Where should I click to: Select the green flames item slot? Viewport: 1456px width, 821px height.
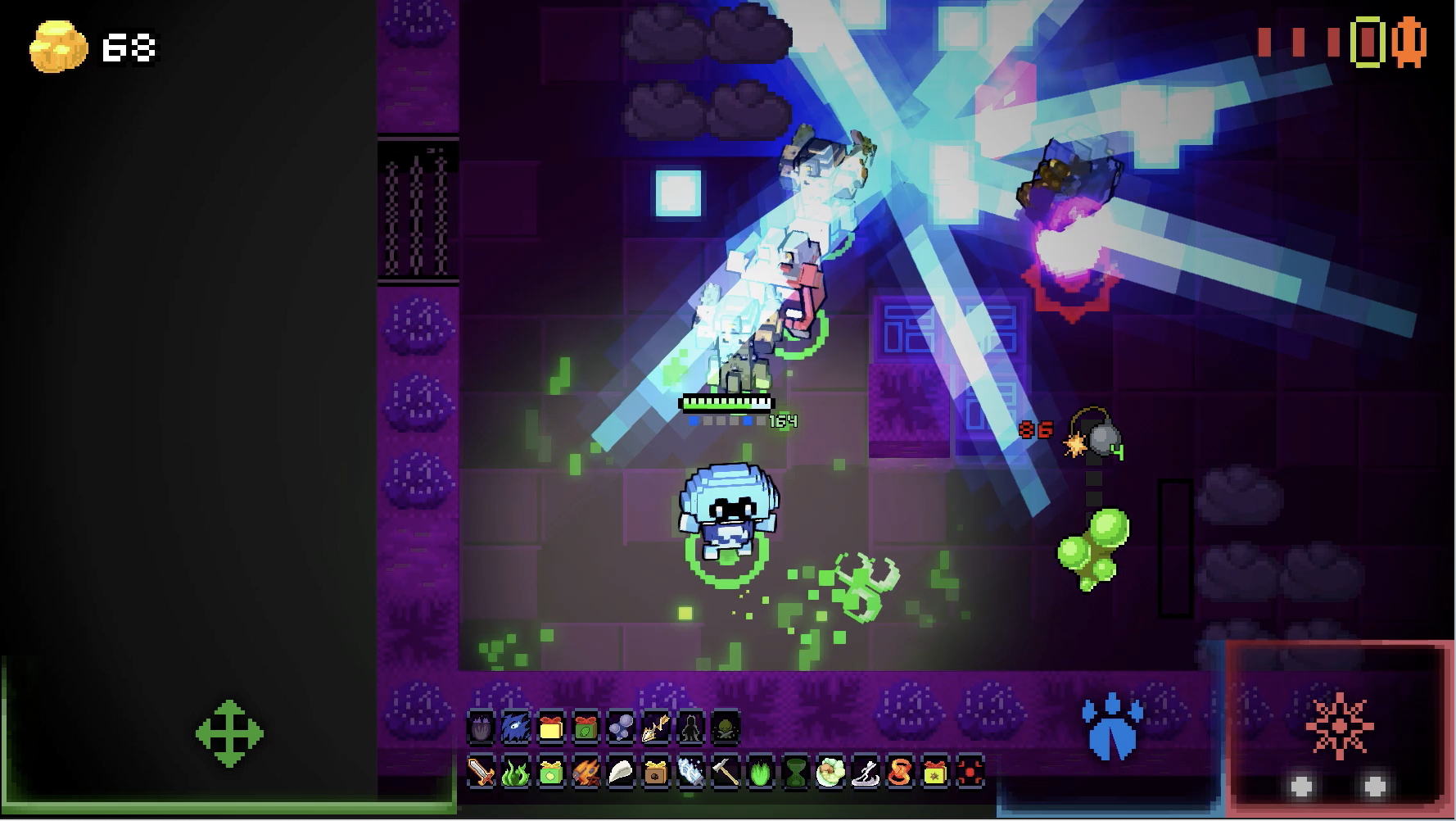[x=515, y=772]
